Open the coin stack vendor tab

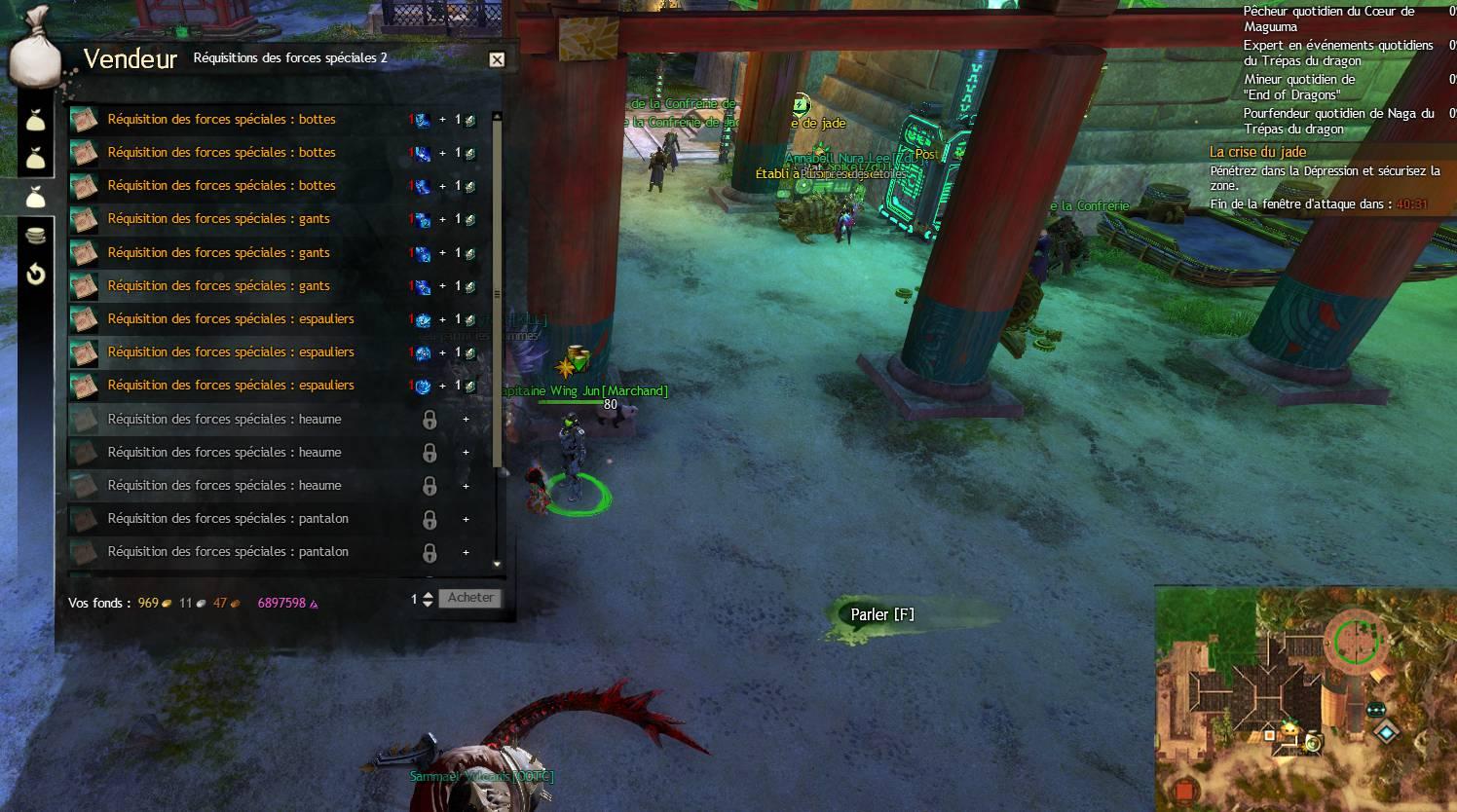(36, 236)
